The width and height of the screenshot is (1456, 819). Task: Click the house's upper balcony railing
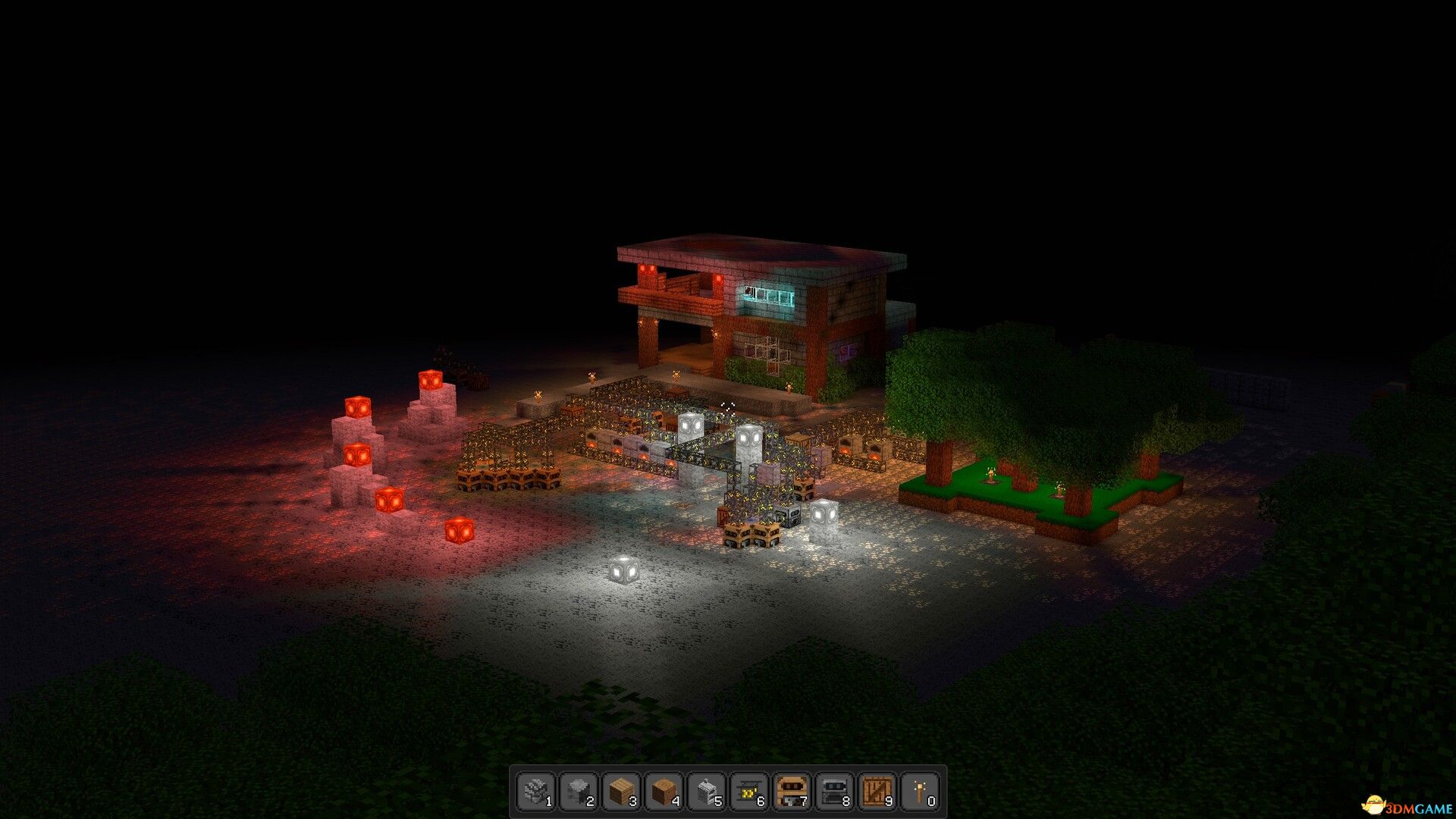[x=675, y=284]
